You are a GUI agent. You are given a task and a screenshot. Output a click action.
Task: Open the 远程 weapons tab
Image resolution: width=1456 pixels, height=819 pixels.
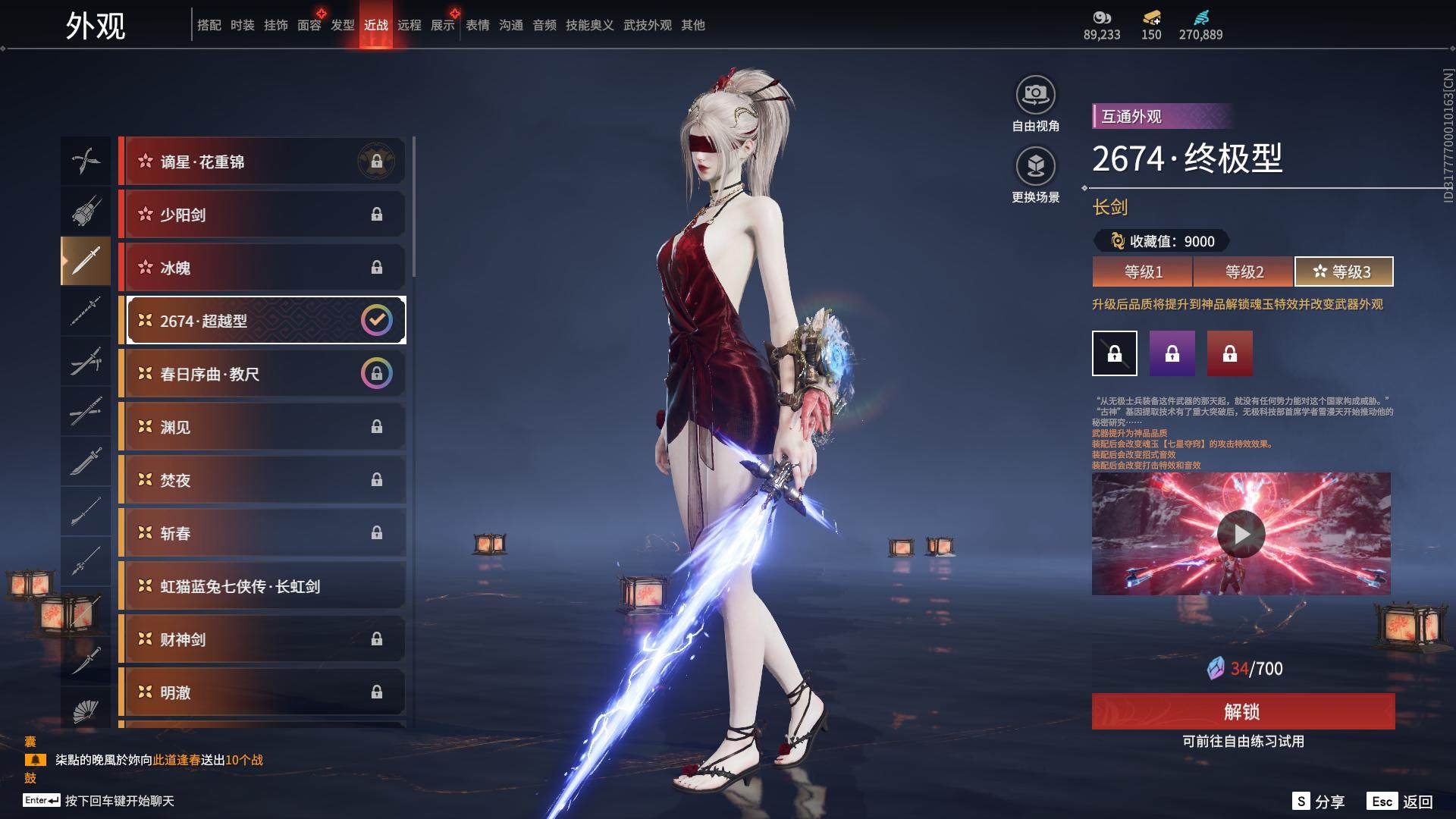(409, 25)
